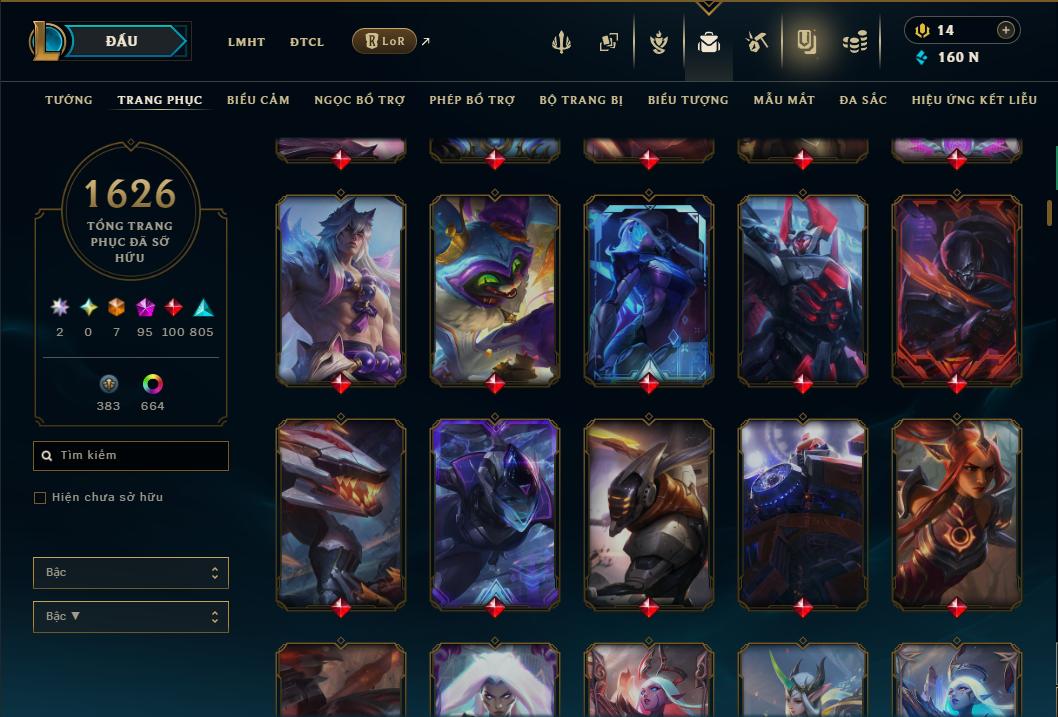
Task: Toggle the Hiện chưa sở hữu checkbox
Action: 40,498
